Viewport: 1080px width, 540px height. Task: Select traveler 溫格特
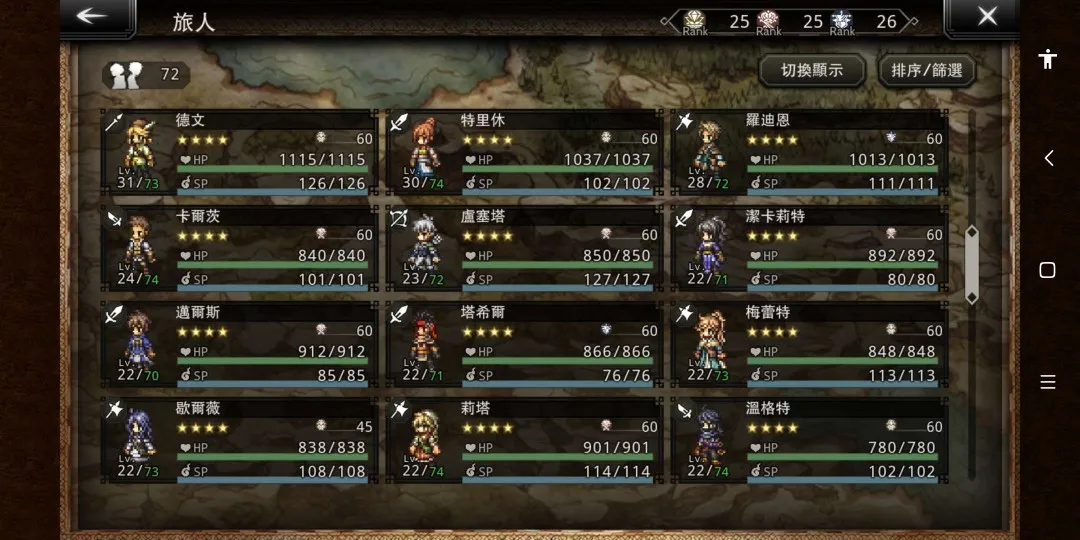pyautogui.click(x=810, y=440)
